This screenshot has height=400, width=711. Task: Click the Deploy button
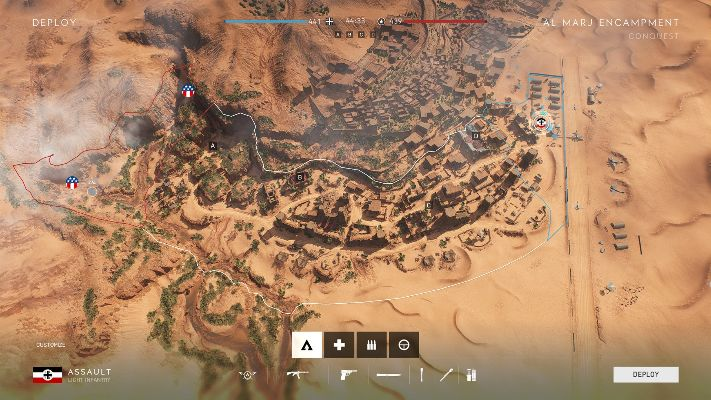click(x=645, y=375)
